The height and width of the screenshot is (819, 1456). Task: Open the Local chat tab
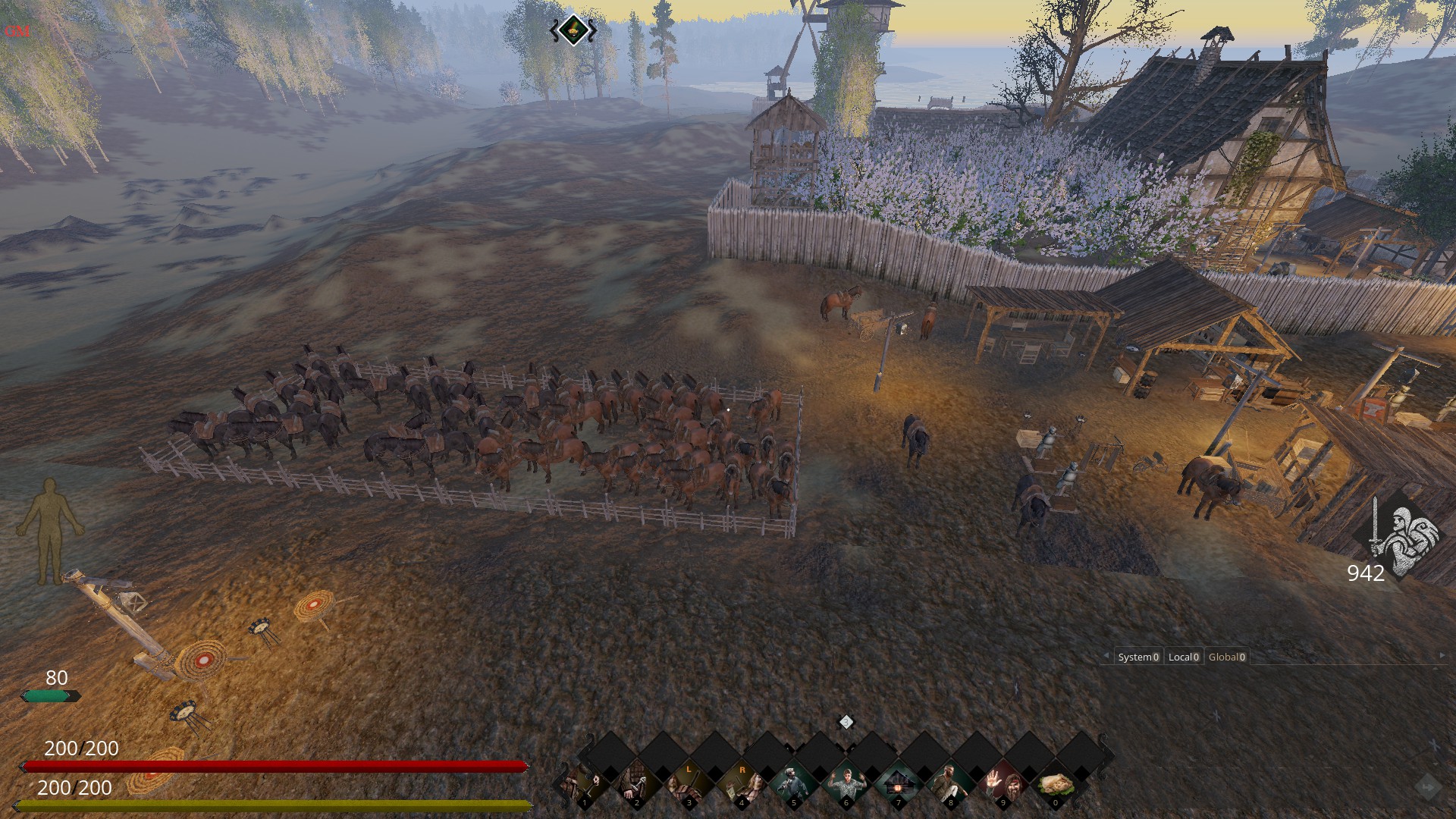click(1183, 657)
